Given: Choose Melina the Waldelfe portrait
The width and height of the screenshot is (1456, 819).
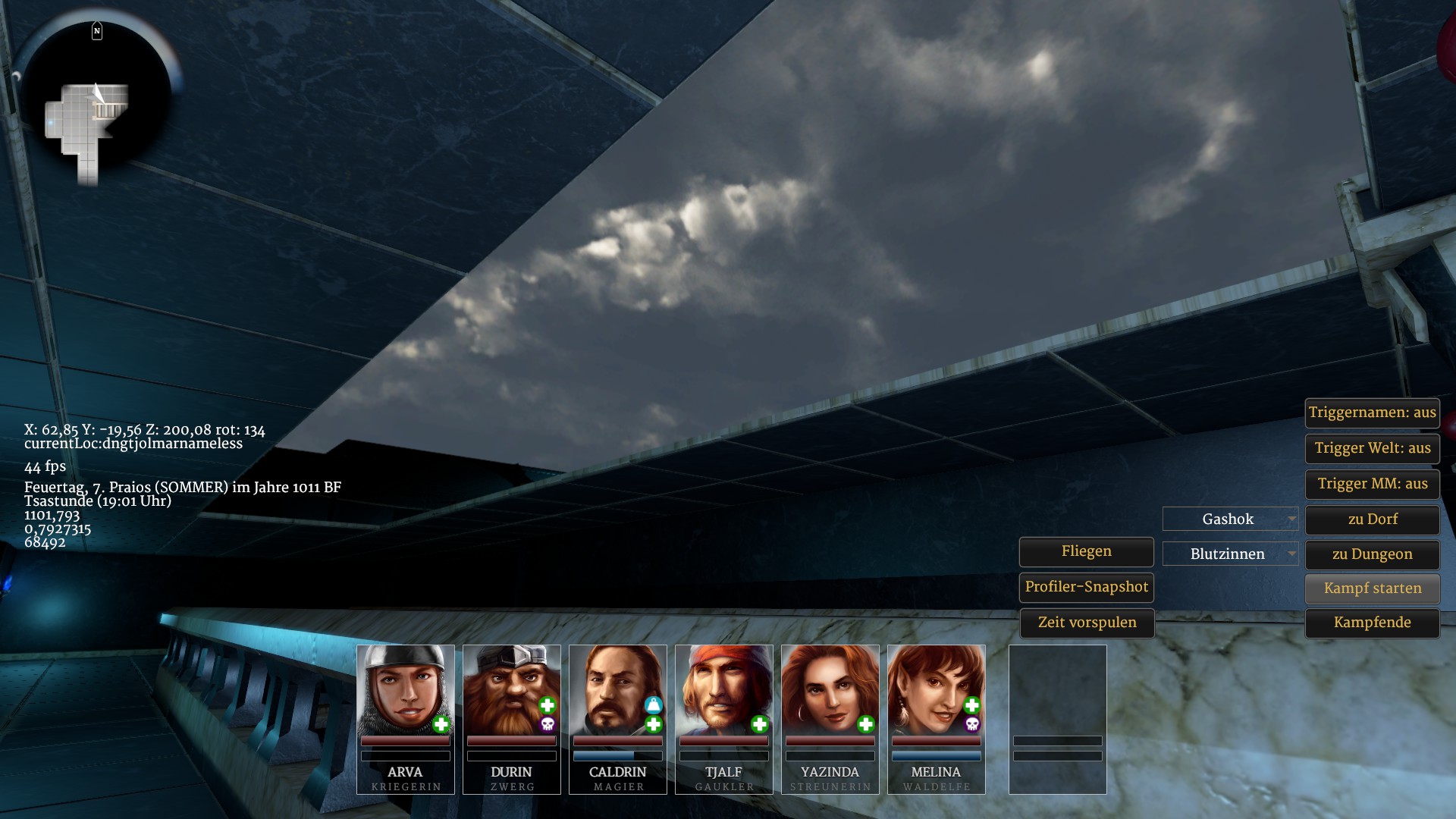Looking at the screenshot, I should (x=936, y=689).
